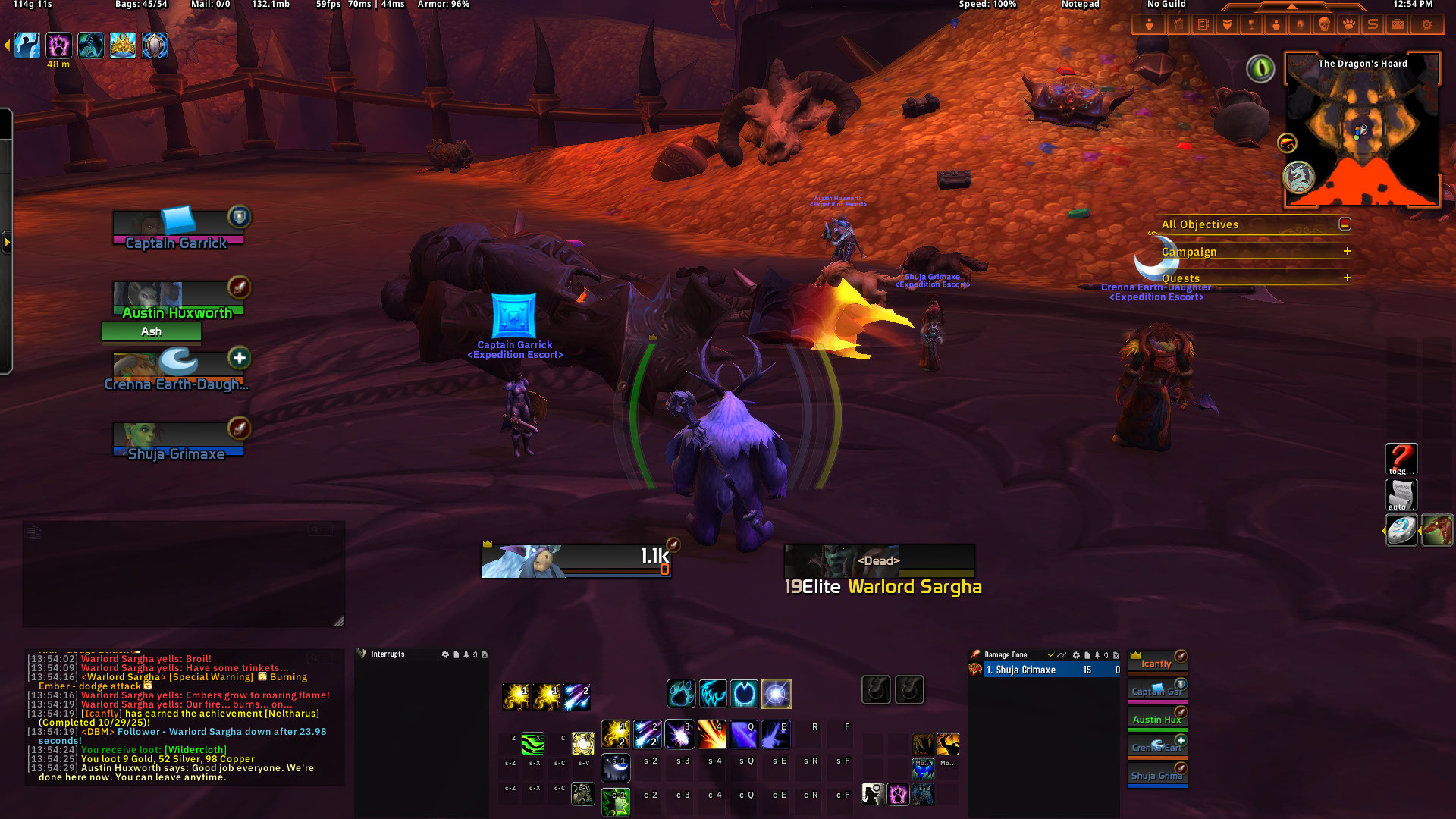1456x819 pixels.
Task: Toggle the green eye tracking button
Action: coord(1260,69)
